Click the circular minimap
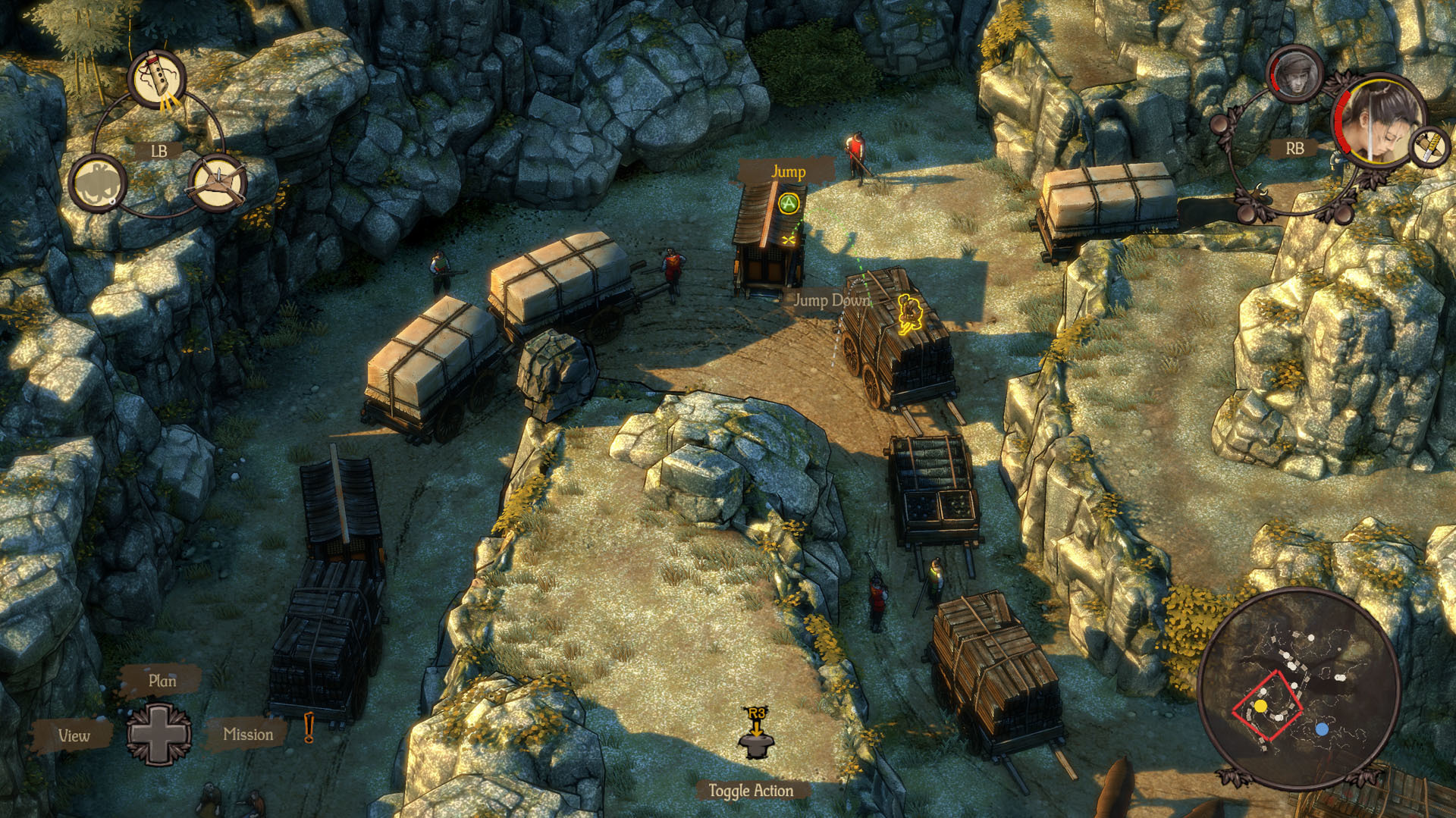Screen dimensions: 1456x818 [1298, 686]
